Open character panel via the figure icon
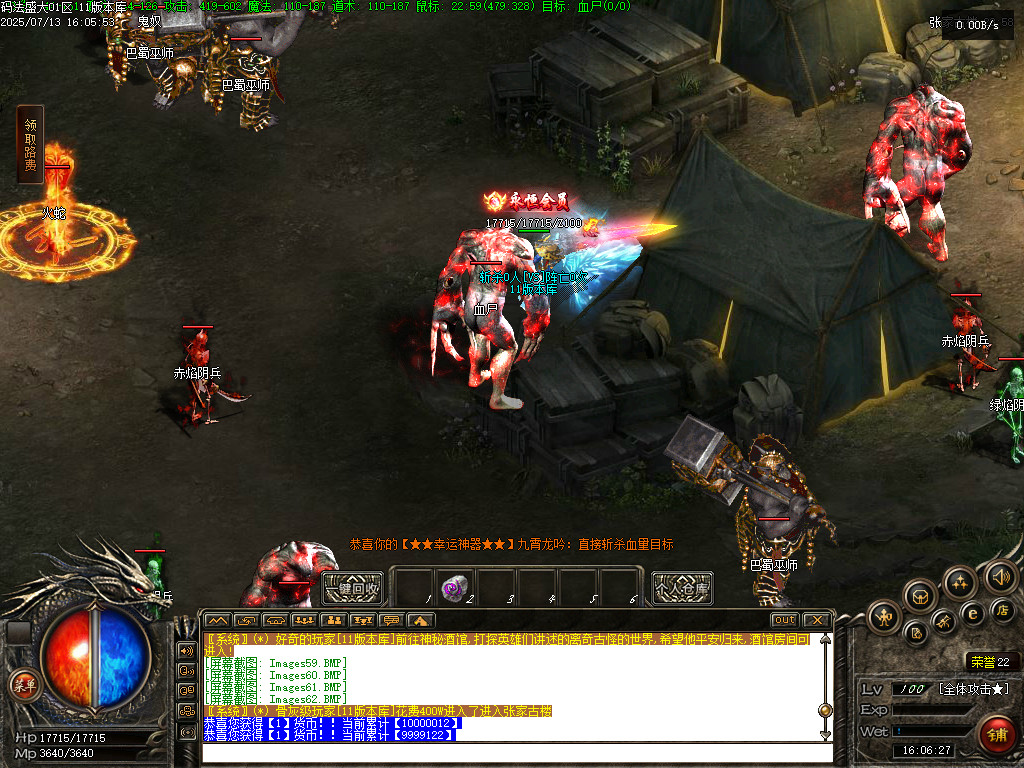Image resolution: width=1024 pixels, height=768 pixels. pos(885,617)
